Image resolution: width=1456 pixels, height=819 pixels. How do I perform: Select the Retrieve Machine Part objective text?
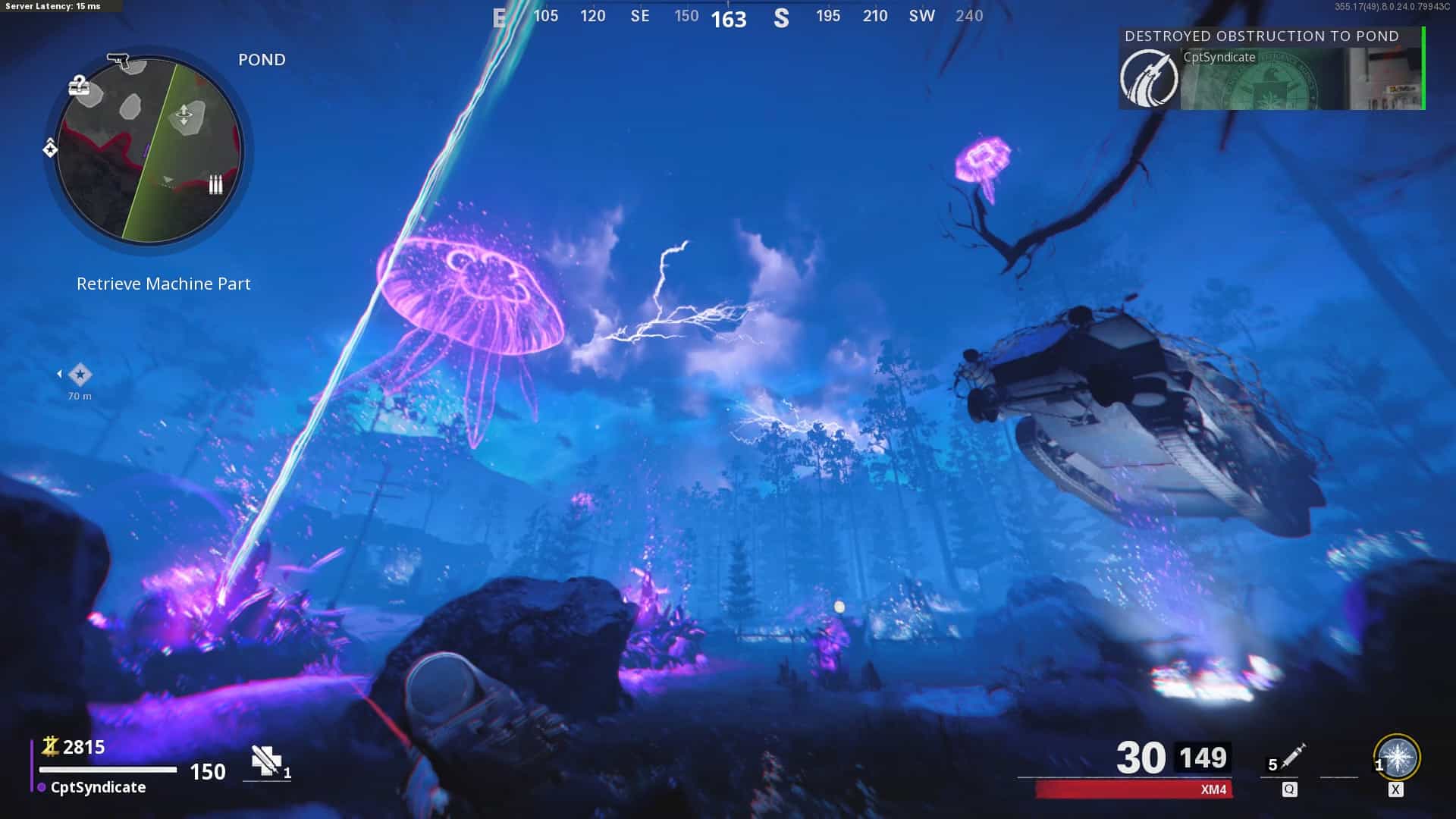tap(163, 284)
